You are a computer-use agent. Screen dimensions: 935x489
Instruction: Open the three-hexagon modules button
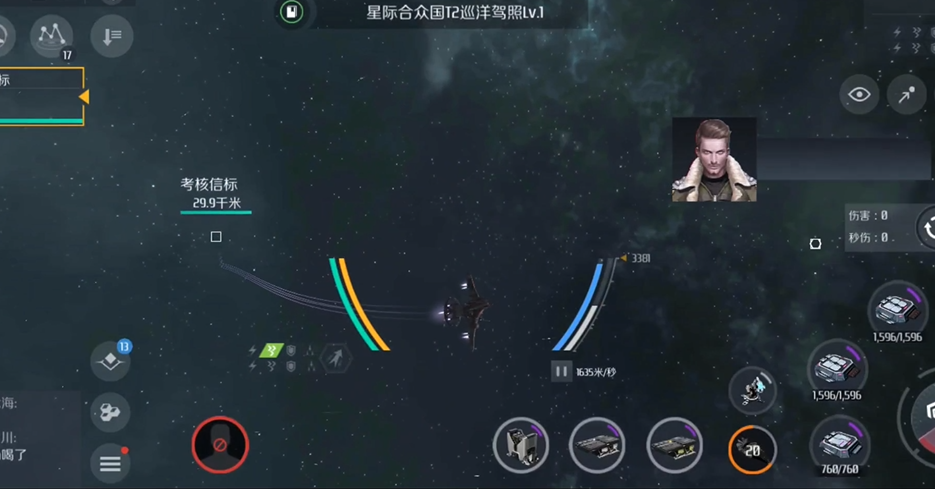pyautogui.click(x=110, y=412)
